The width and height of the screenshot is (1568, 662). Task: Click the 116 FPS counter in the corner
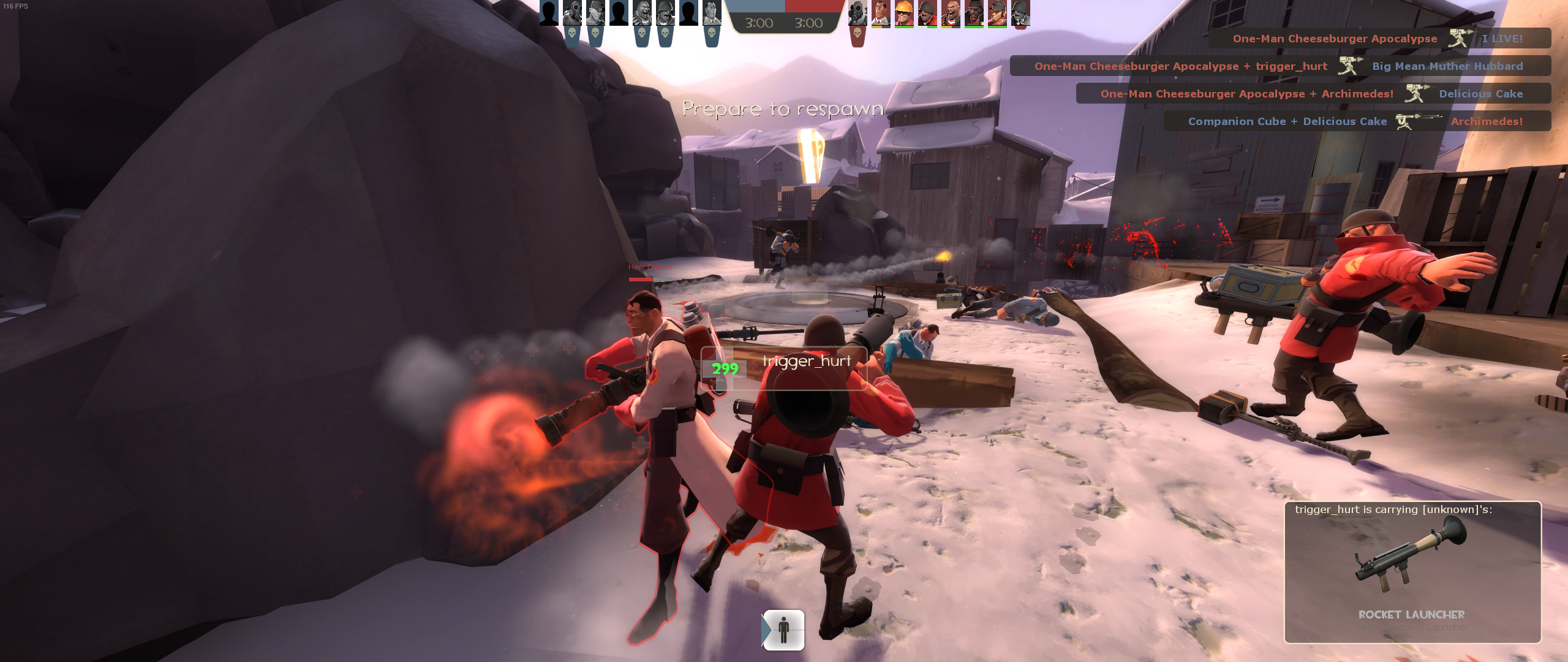pyautogui.click(x=15, y=7)
